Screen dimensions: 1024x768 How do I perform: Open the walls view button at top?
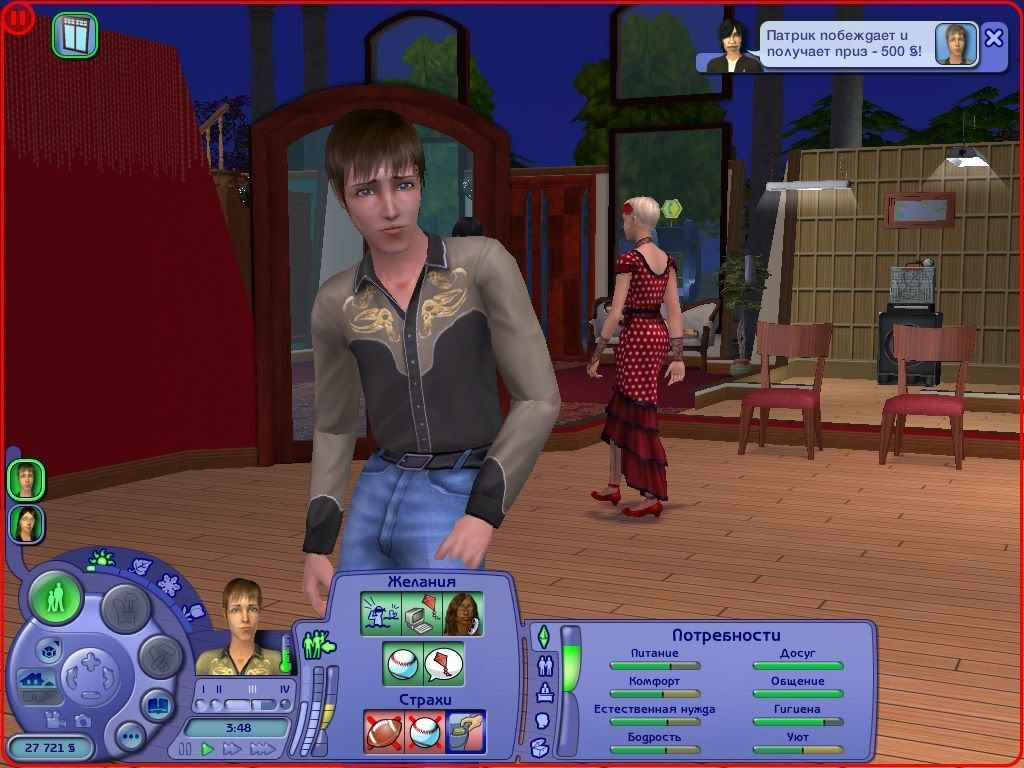coord(75,35)
